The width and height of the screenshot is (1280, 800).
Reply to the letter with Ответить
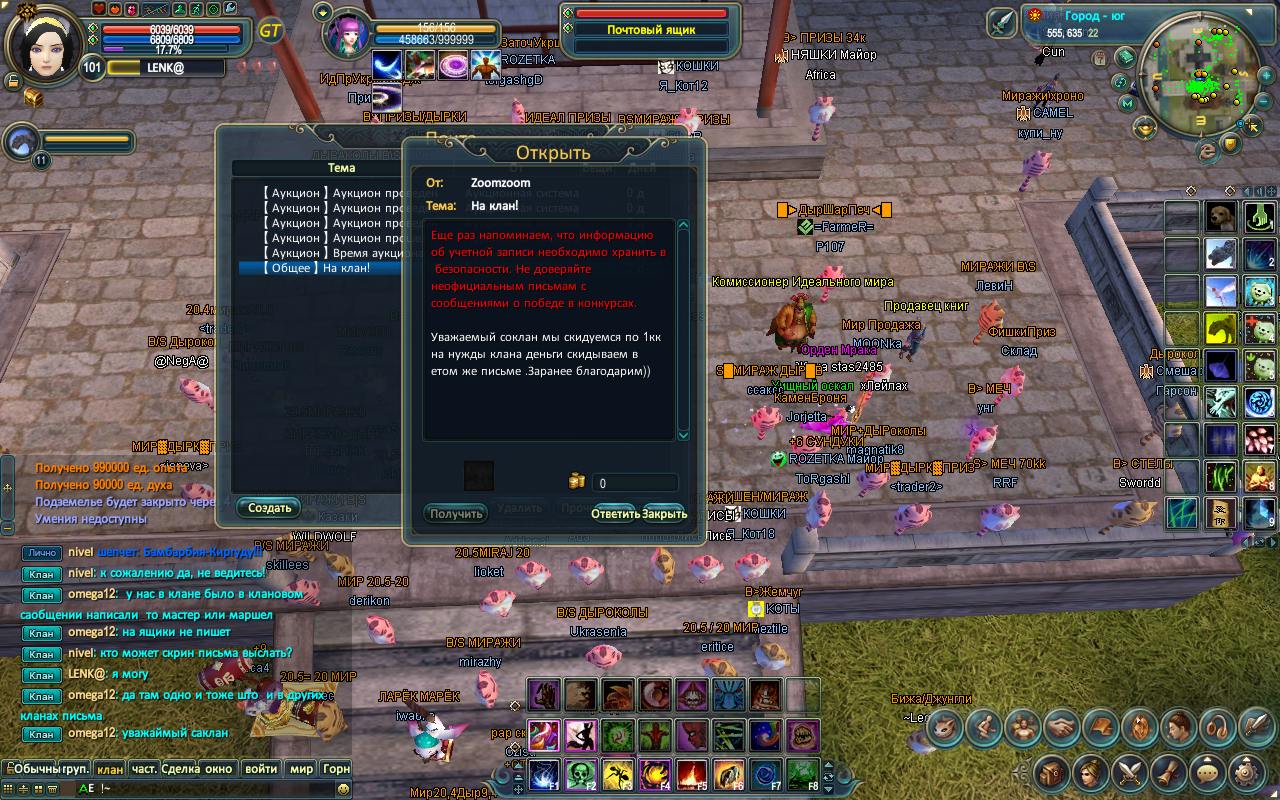[x=614, y=514]
